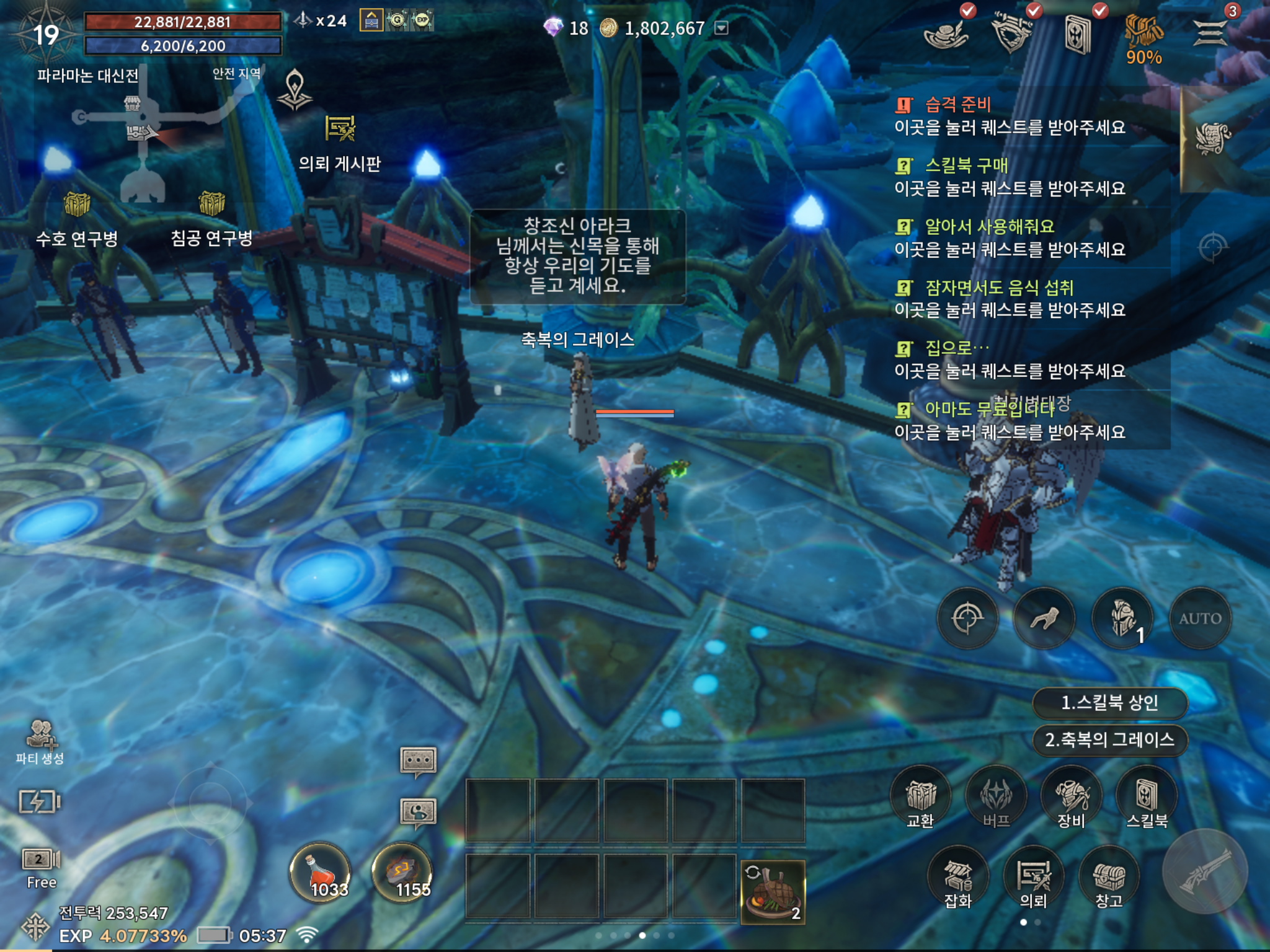Open the chat speech bubble button
The image size is (1270, 952).
click(419, 760)
